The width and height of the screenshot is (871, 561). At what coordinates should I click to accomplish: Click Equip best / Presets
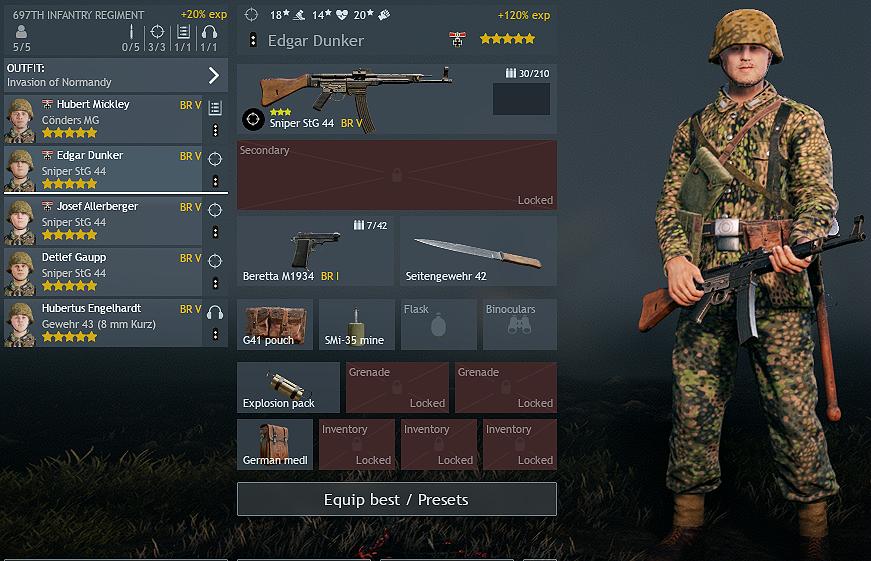(396, 499)
